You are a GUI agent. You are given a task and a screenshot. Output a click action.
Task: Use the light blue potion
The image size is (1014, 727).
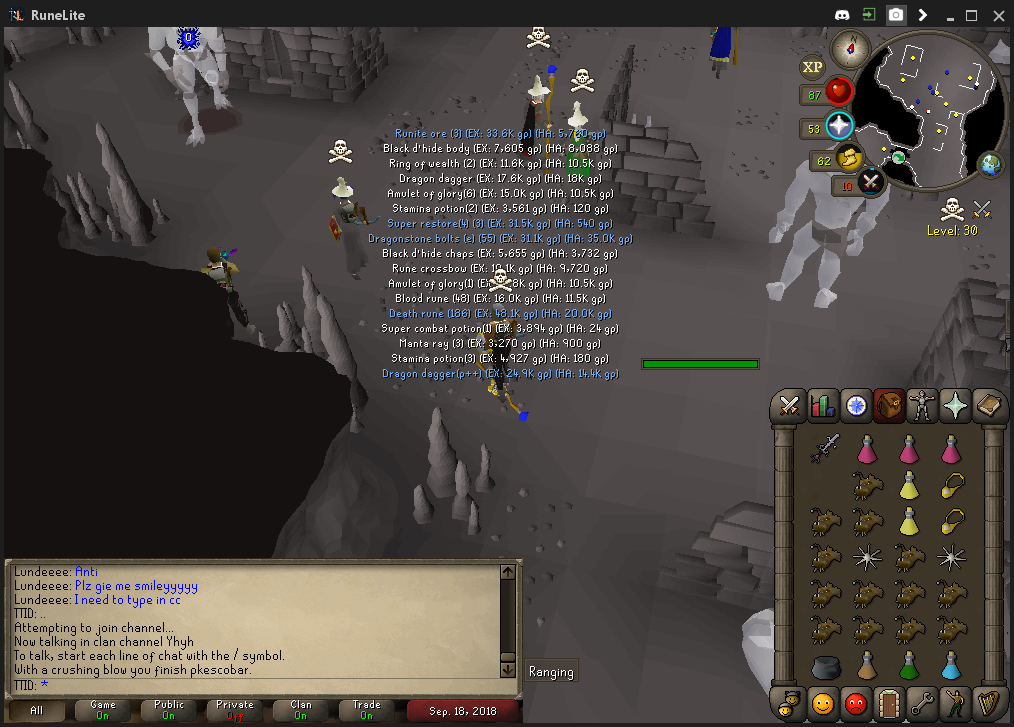tap(951, 665)
